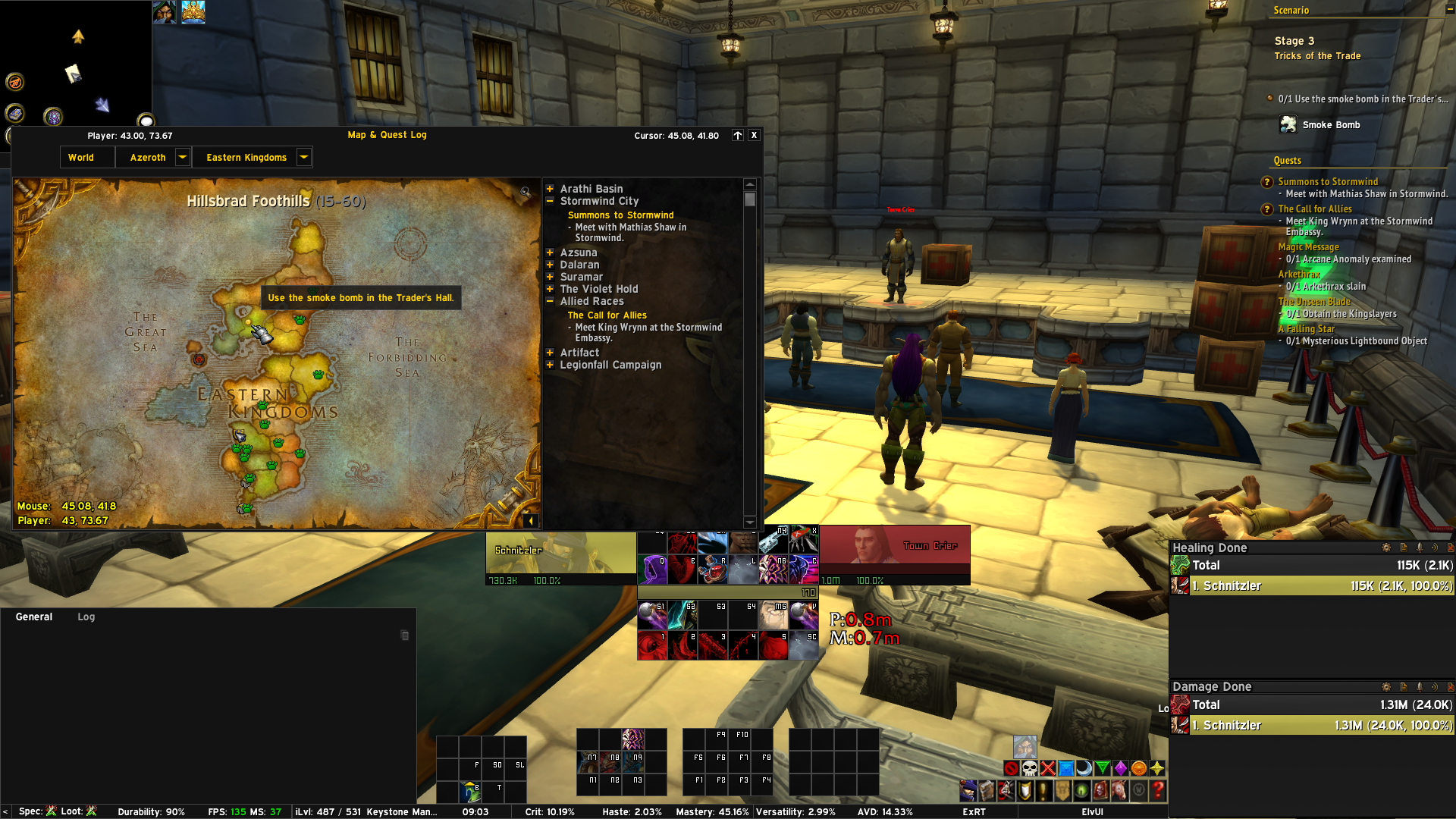
Task: Expand the Dalaran quest category
Action: click(550, 265)
